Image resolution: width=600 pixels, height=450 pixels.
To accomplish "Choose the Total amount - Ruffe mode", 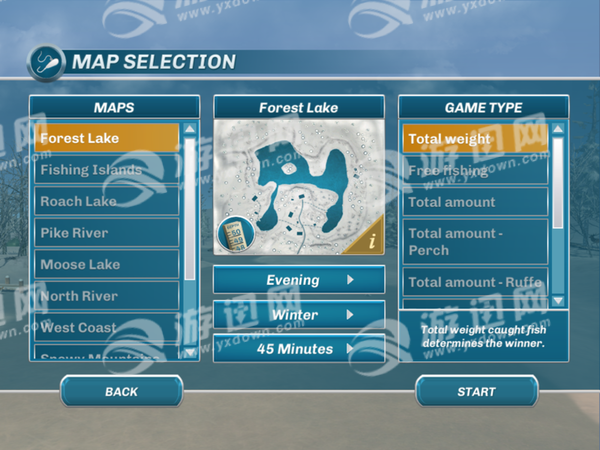I will (475, 282).
